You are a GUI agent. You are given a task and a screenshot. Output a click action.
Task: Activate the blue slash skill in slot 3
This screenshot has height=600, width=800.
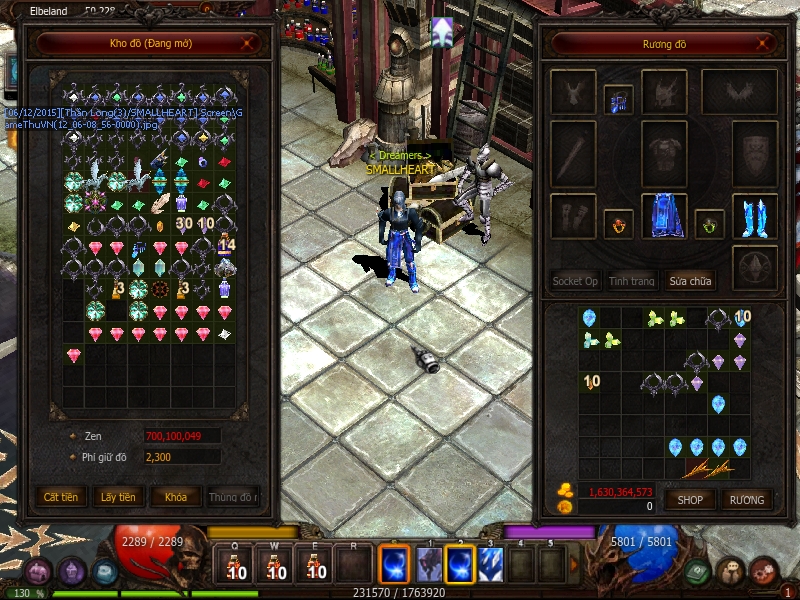[x=491, y=565]
